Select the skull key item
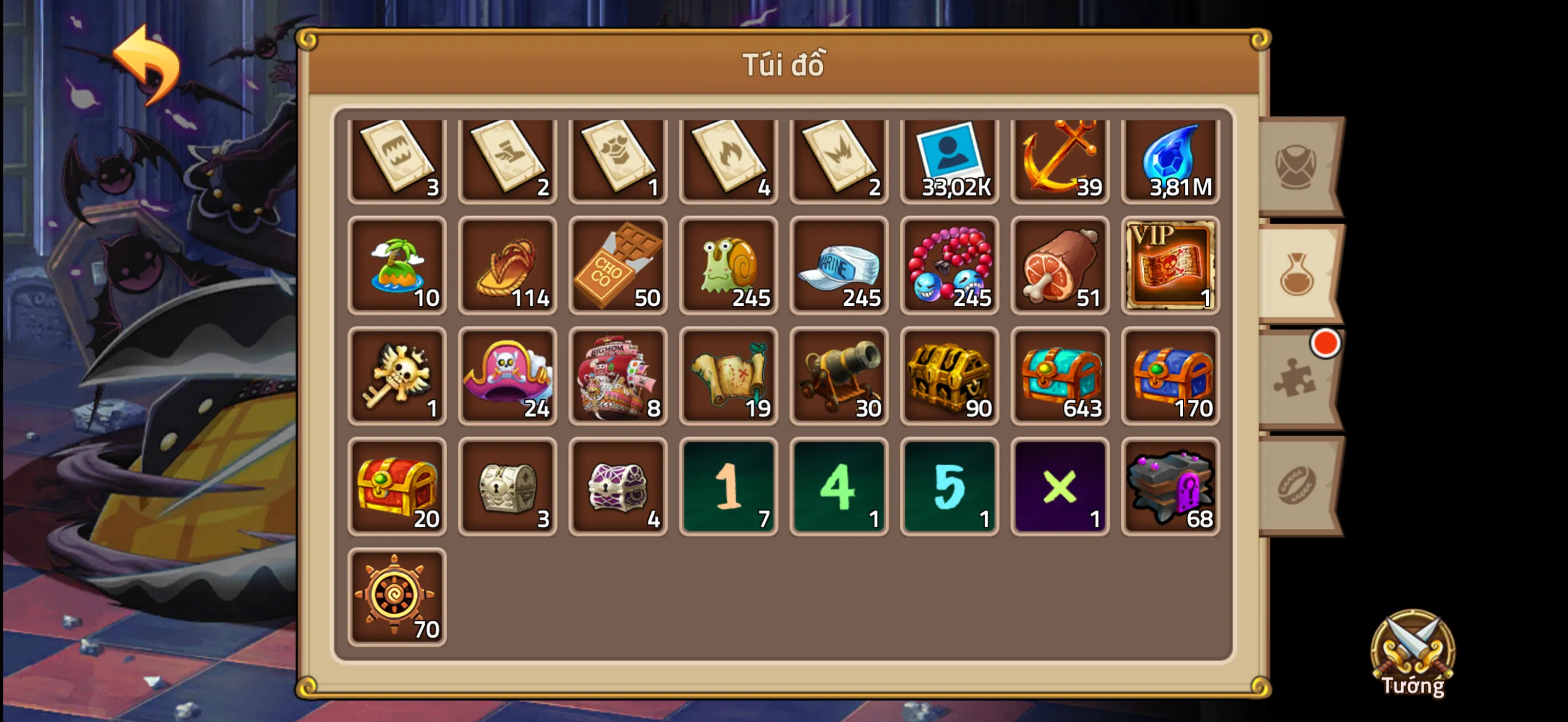This screenshot has height=722, width=1568. click(397, 376)
